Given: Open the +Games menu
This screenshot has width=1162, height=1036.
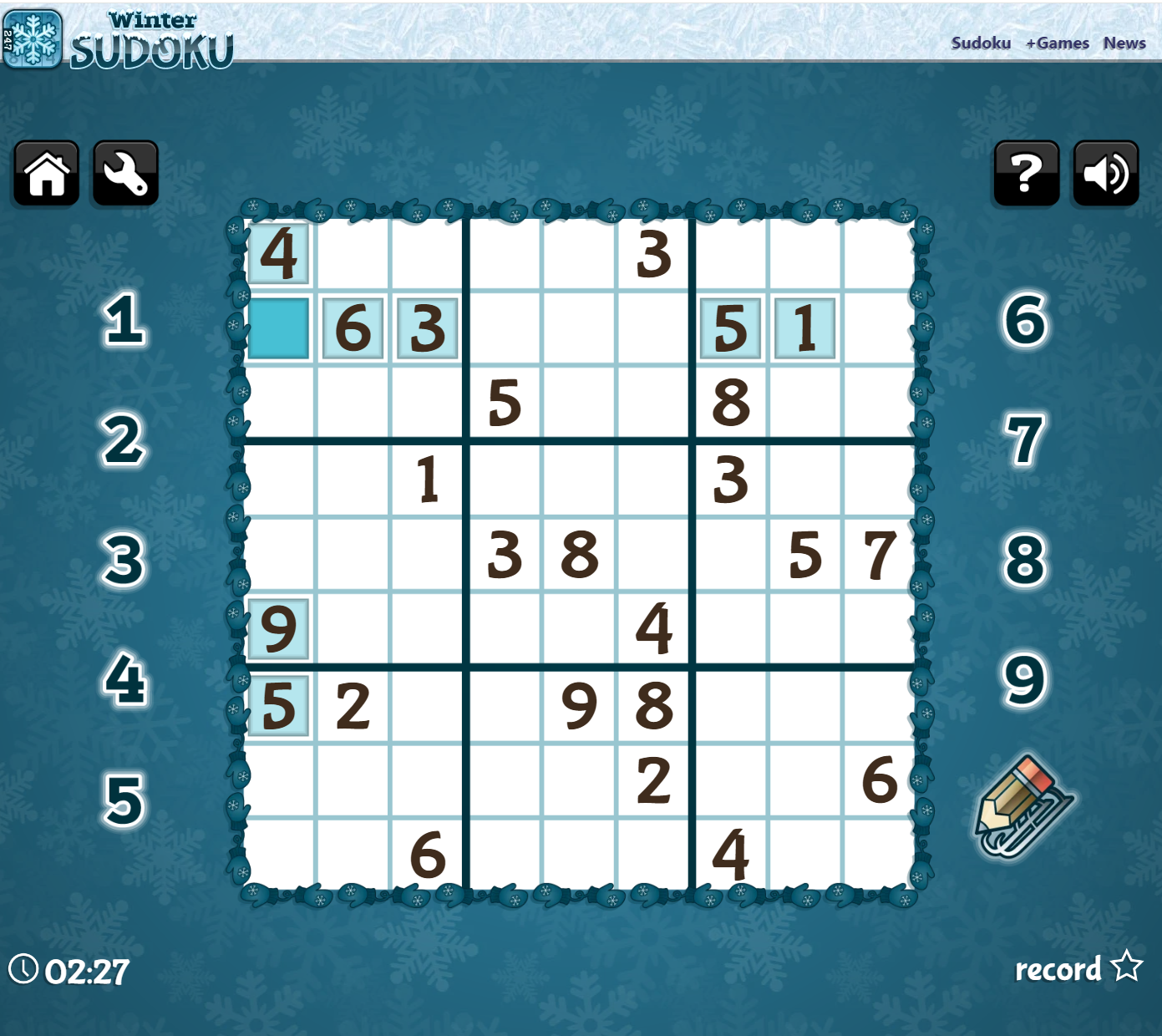Looking at the screenshot, I should click(x=1058, y=43).
